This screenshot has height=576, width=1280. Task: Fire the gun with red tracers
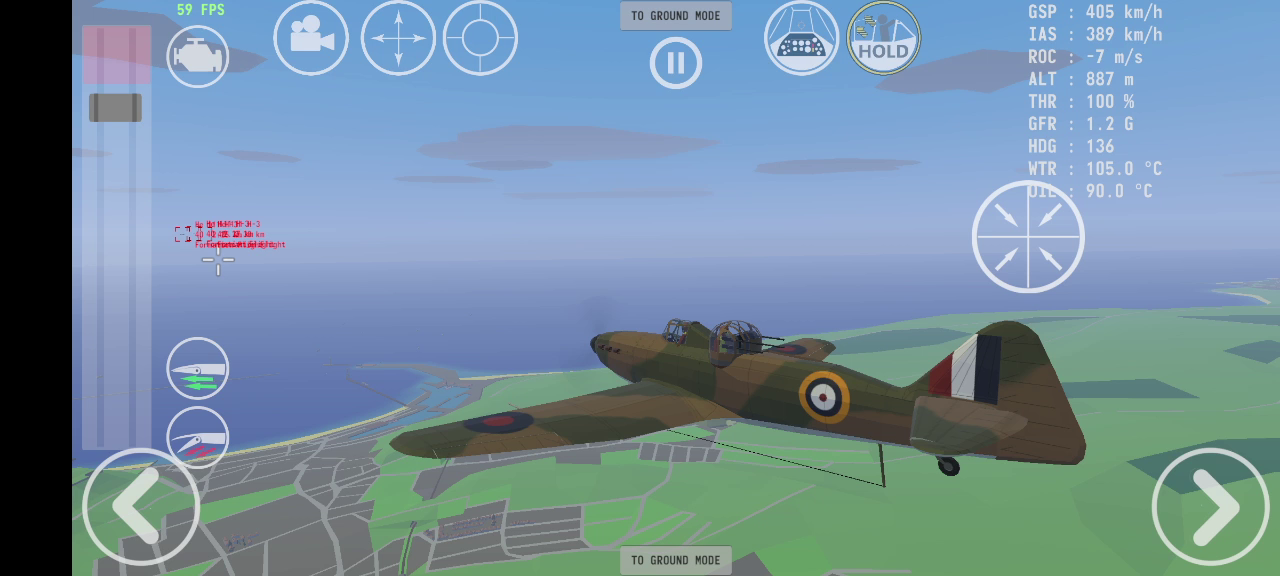[x=198, y=438]
